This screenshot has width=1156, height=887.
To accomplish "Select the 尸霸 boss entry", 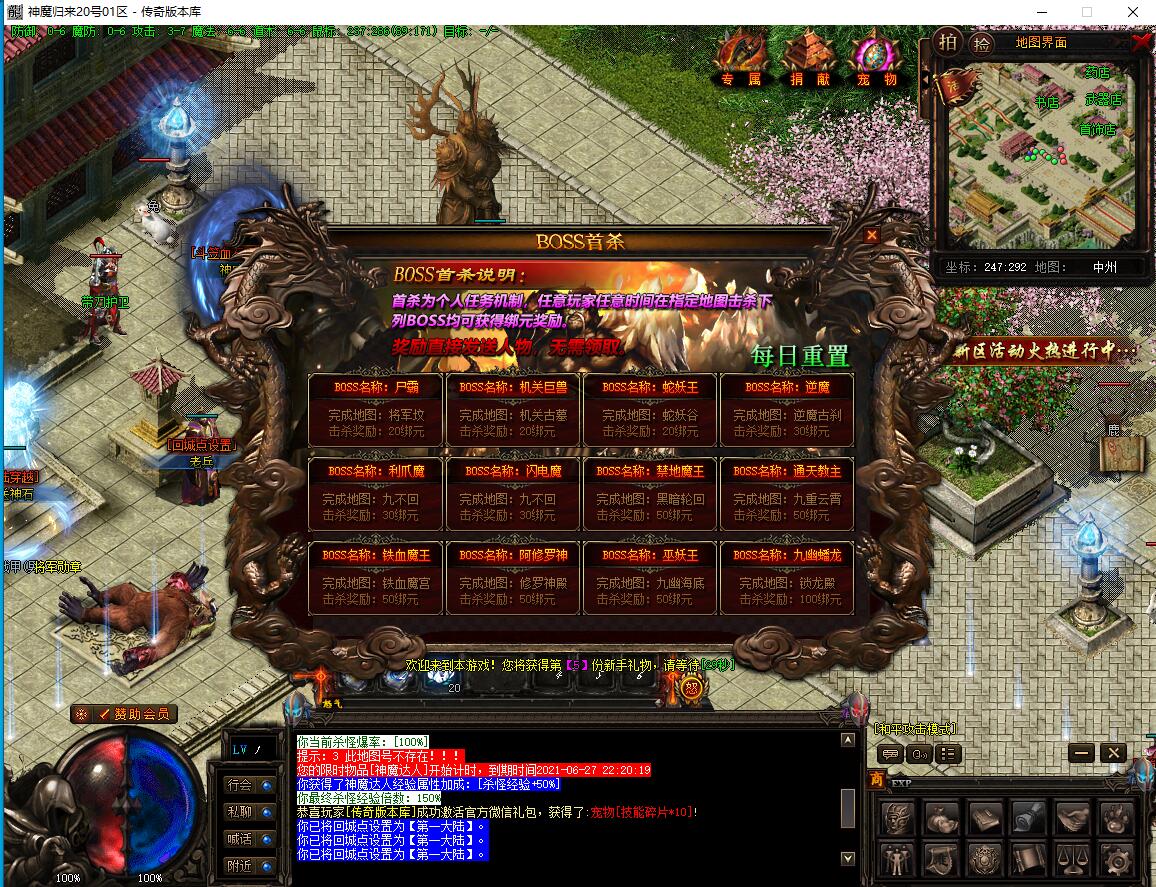I will 377,409.
